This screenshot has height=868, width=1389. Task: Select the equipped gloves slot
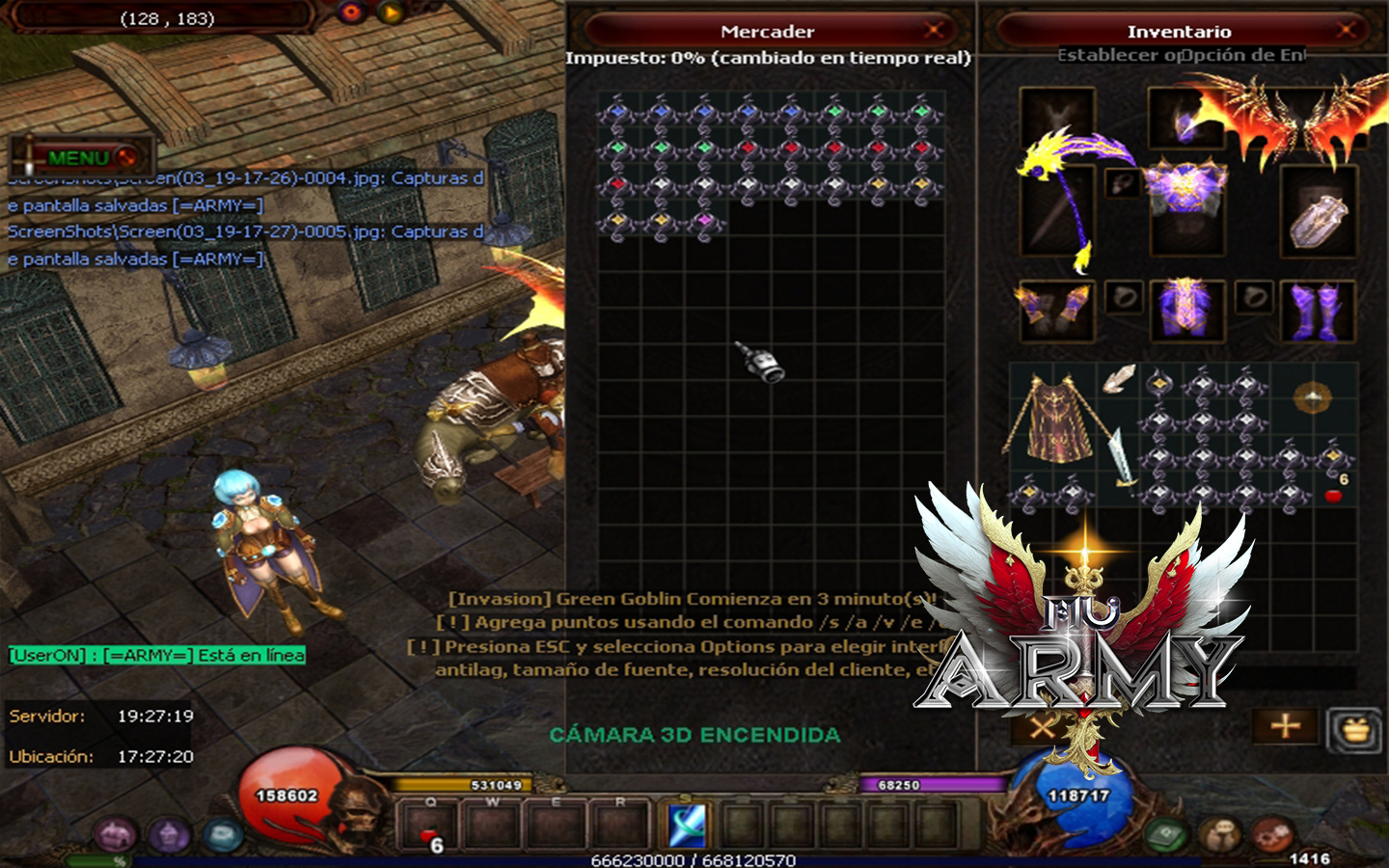click(x=1056, y=311)
